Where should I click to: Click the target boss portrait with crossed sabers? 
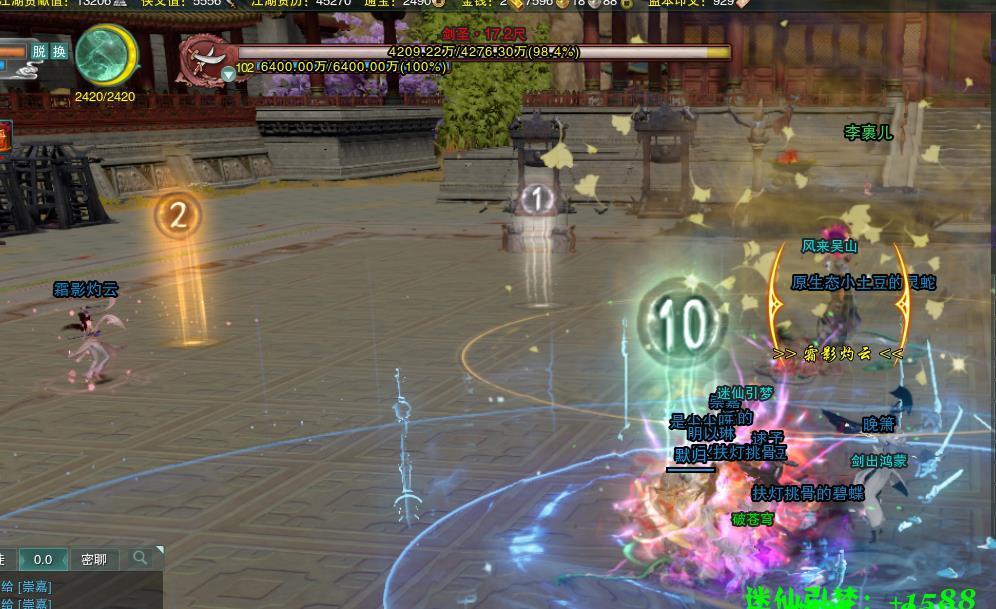point(203,59)
